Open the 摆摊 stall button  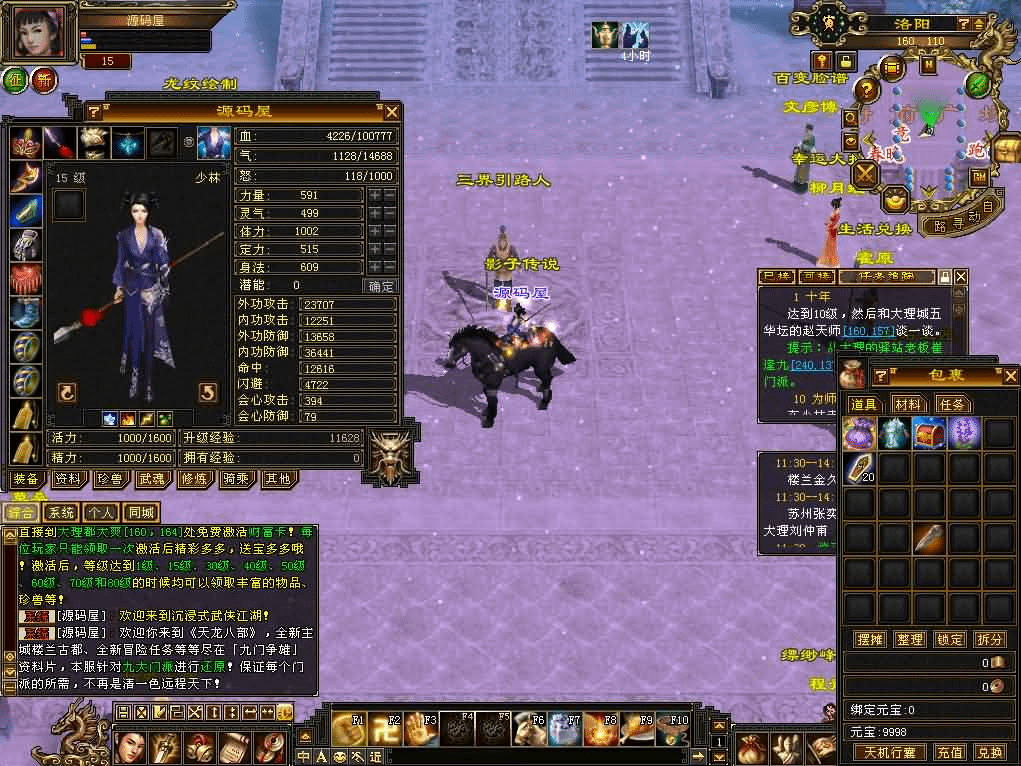[869, 639]
